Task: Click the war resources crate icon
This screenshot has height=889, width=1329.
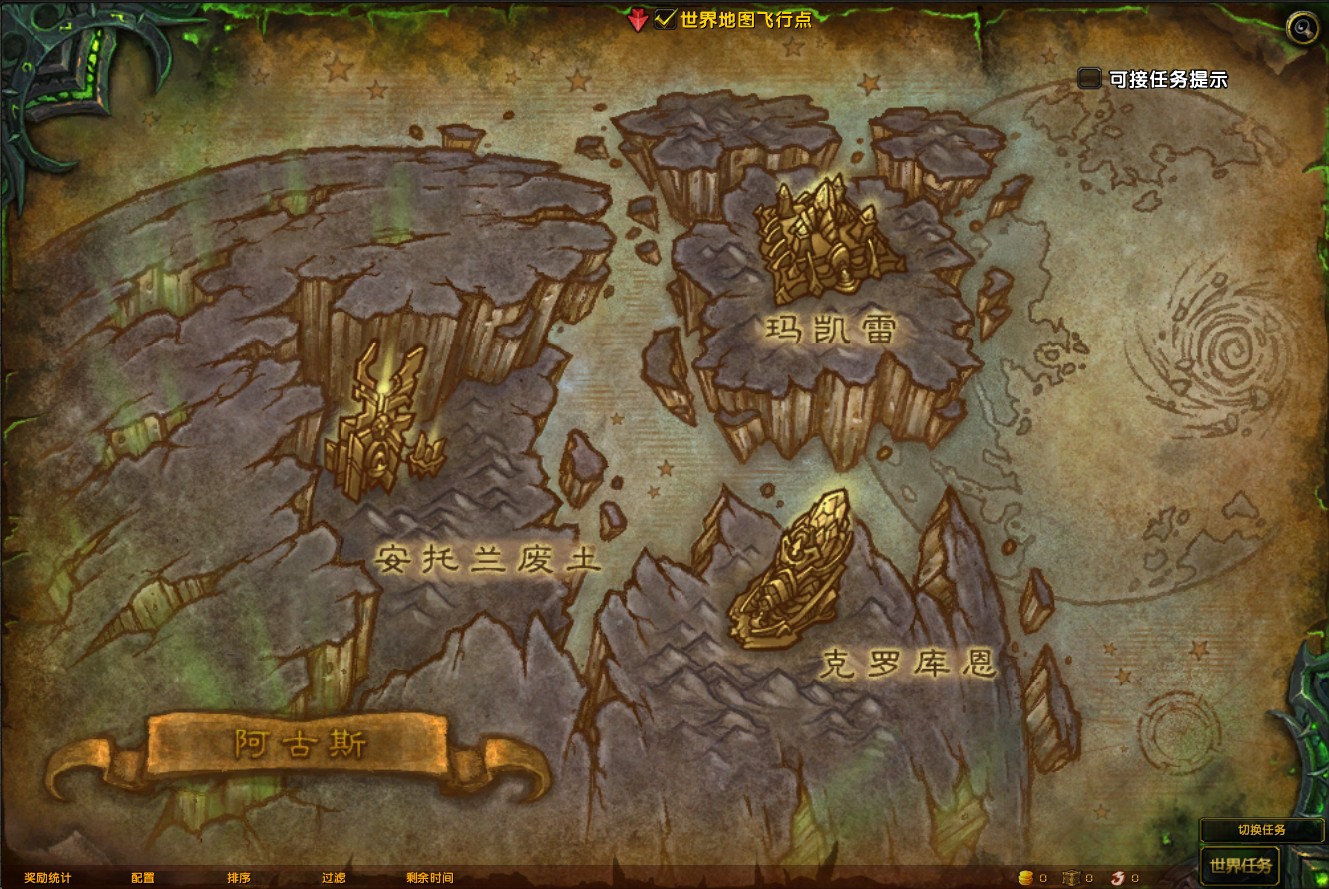Action: click(x=1070, y=878)
